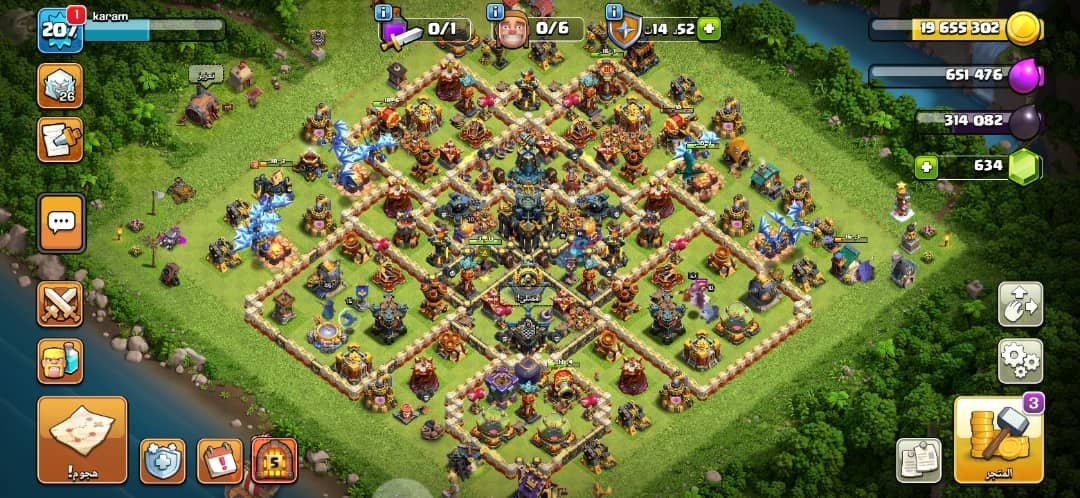Open the crossed swords army button
1080x498 pixels.
[x=60, y=304]
